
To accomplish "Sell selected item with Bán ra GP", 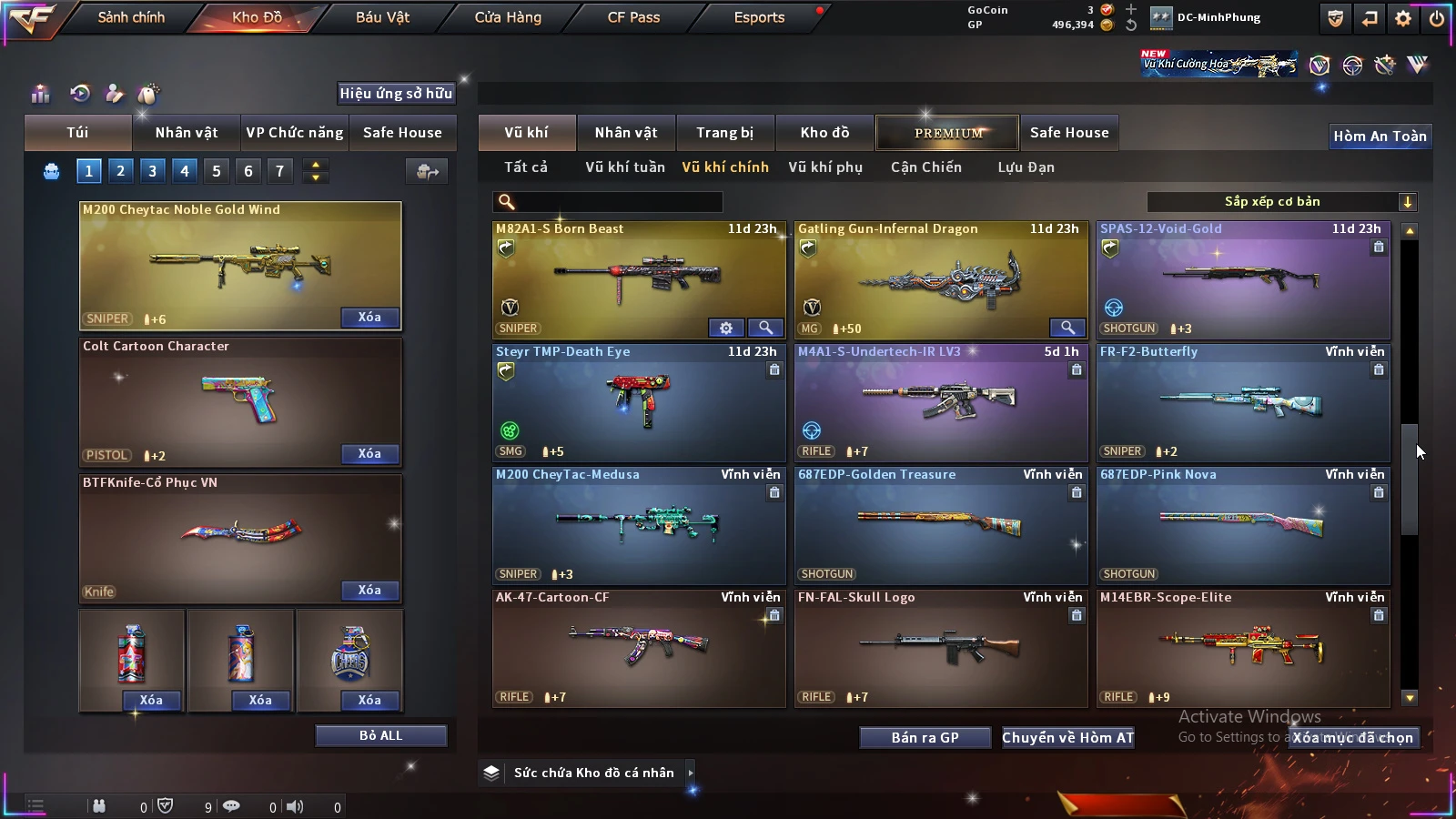I will [x=925, y=737].
